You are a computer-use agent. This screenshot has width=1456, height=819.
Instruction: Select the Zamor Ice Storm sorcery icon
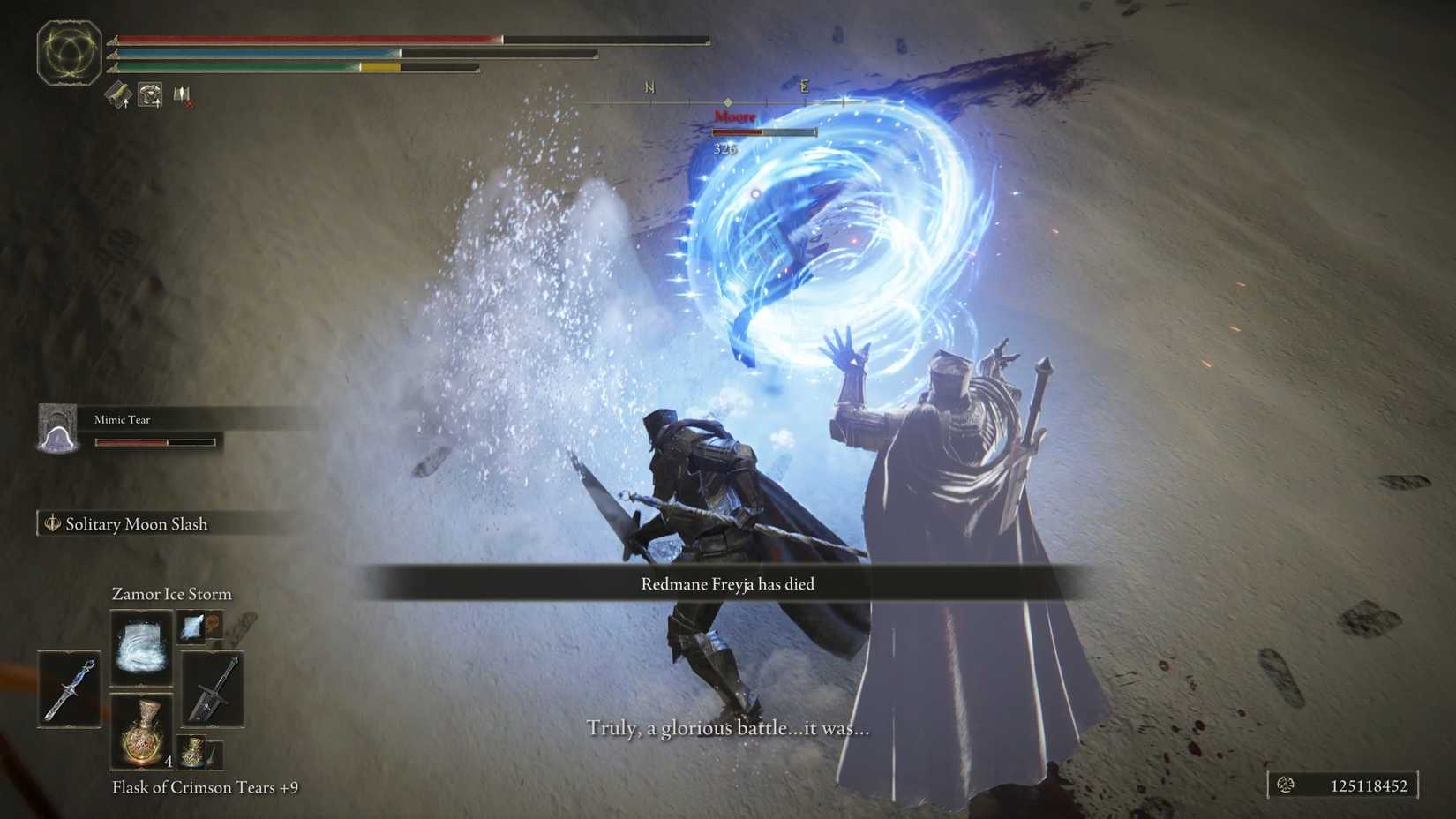click(141, 650)
